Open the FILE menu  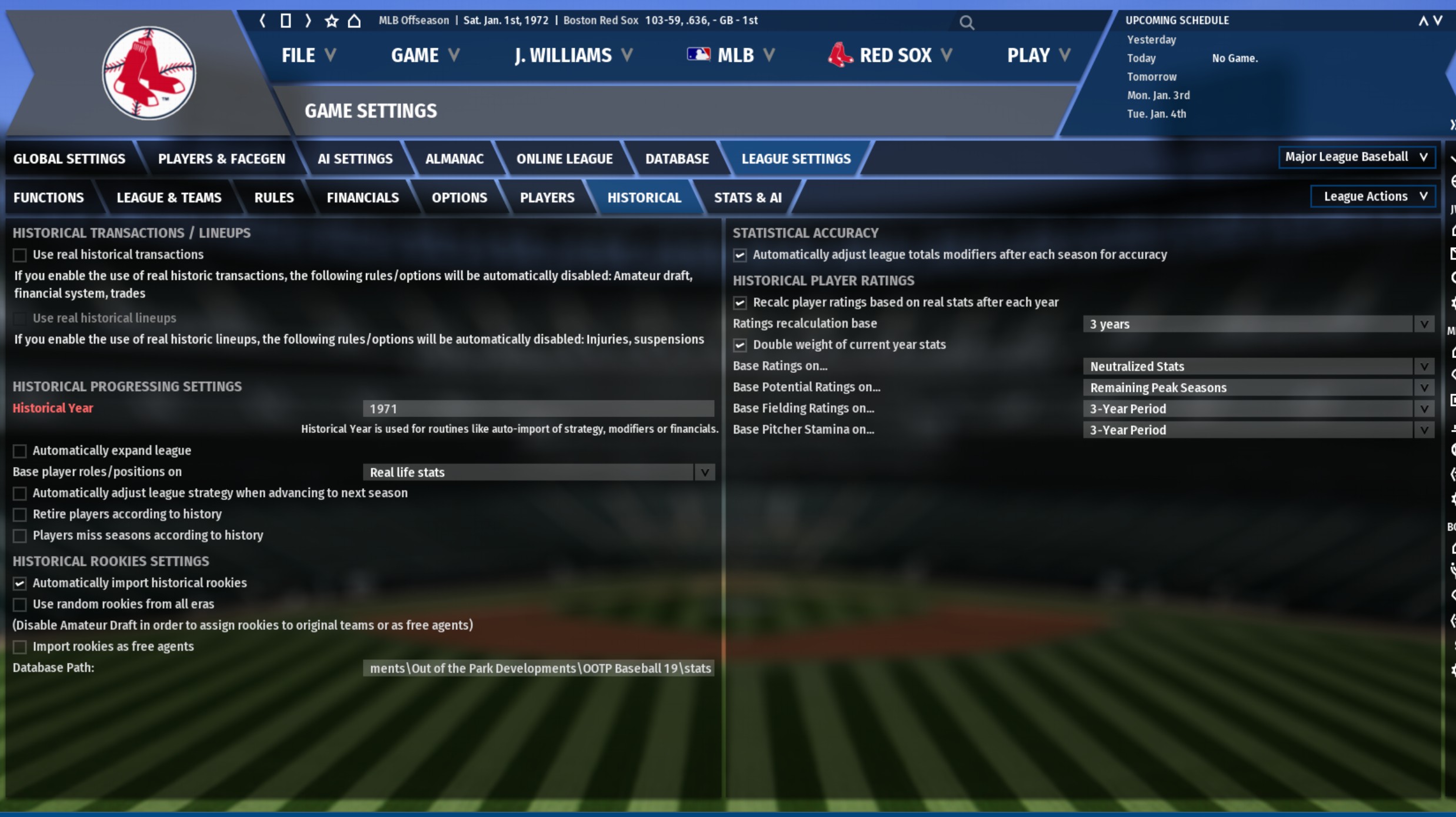308,55
